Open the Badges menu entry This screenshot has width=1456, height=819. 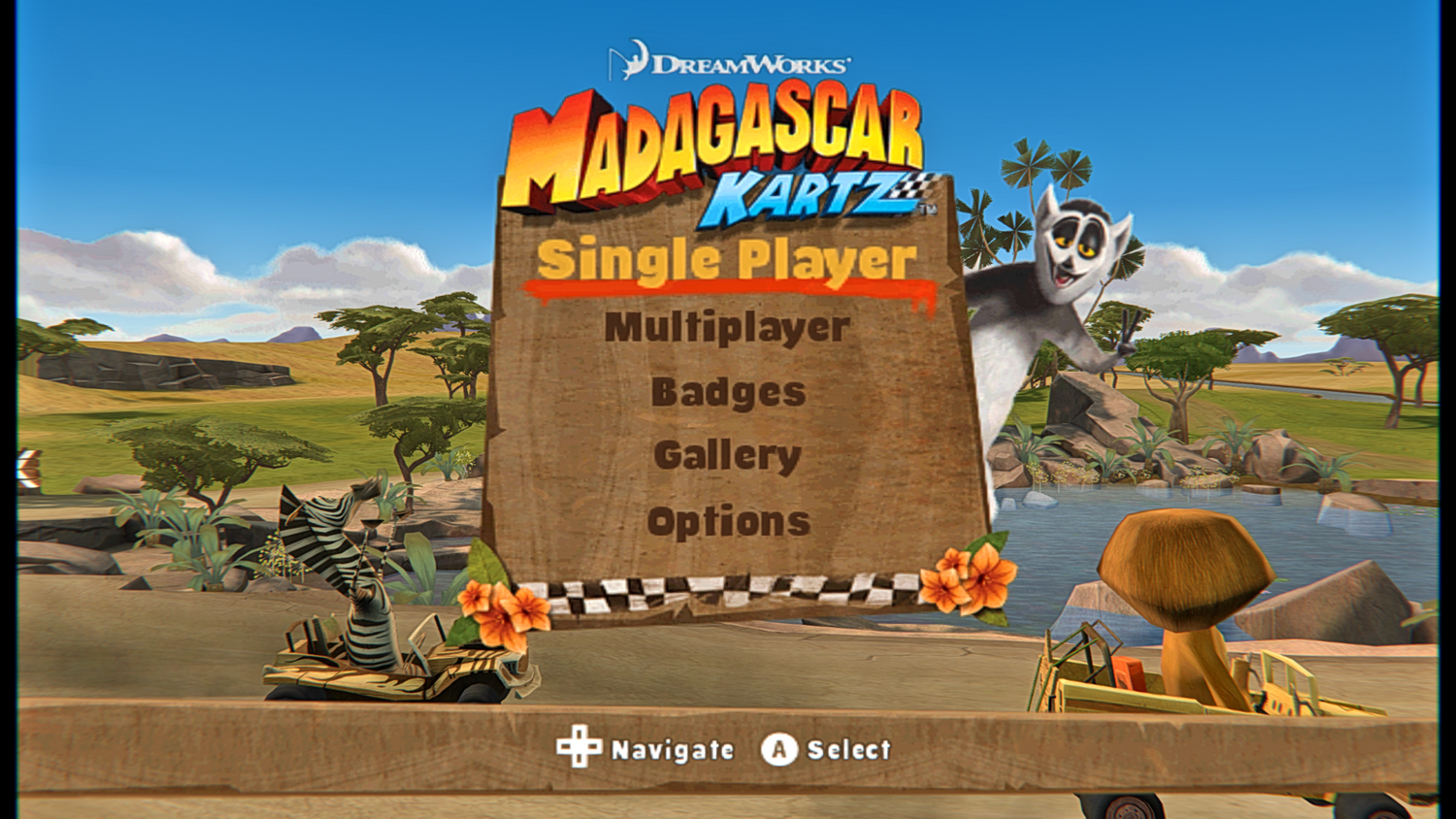(x=728, y=391)
